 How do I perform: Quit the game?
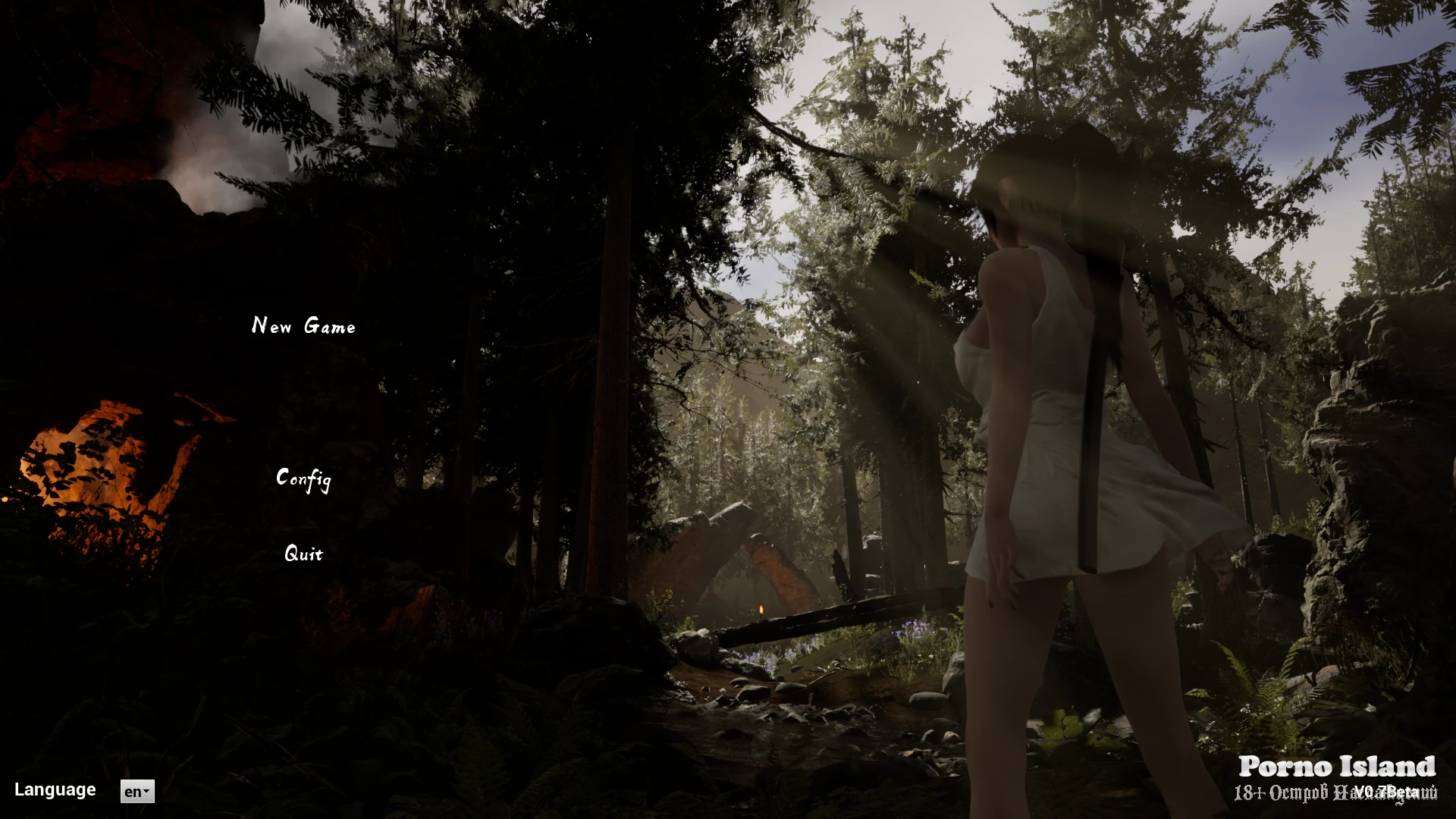303,554
